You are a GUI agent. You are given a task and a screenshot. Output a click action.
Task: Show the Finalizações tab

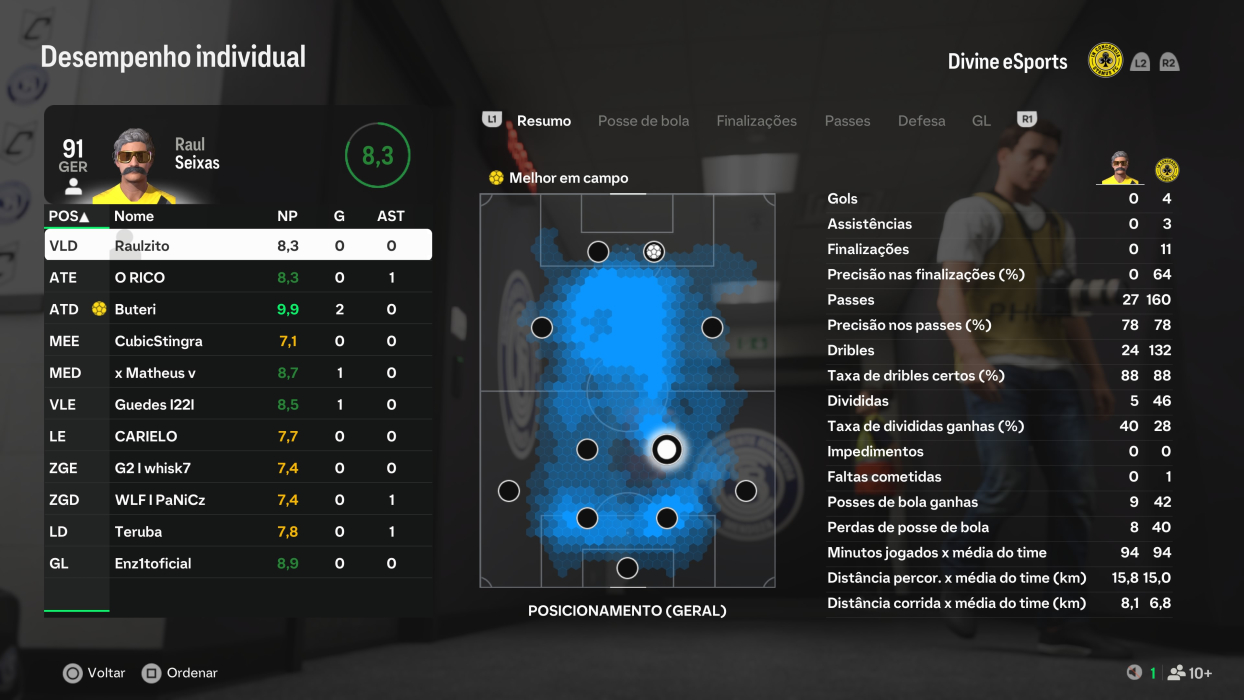click(x=756, y=121)
